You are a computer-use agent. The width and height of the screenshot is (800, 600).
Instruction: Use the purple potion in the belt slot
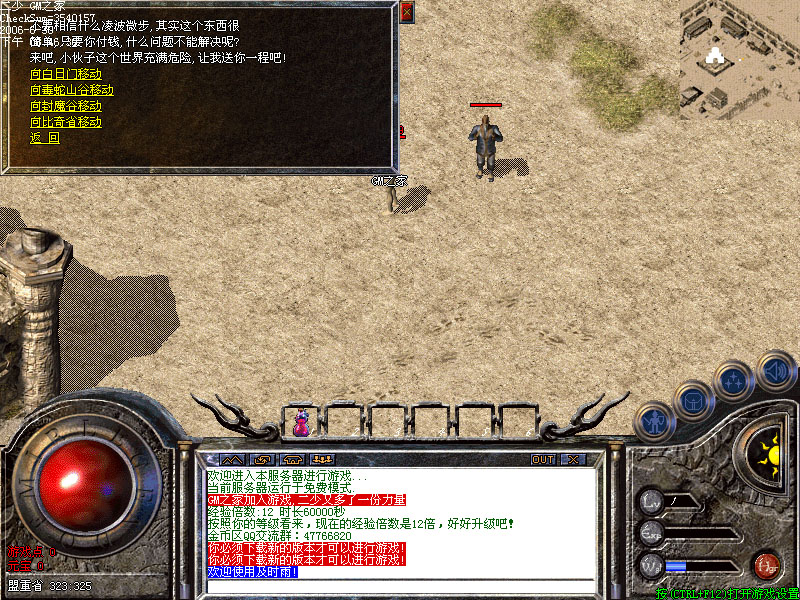pyautogui.click(x=301, y=423)
